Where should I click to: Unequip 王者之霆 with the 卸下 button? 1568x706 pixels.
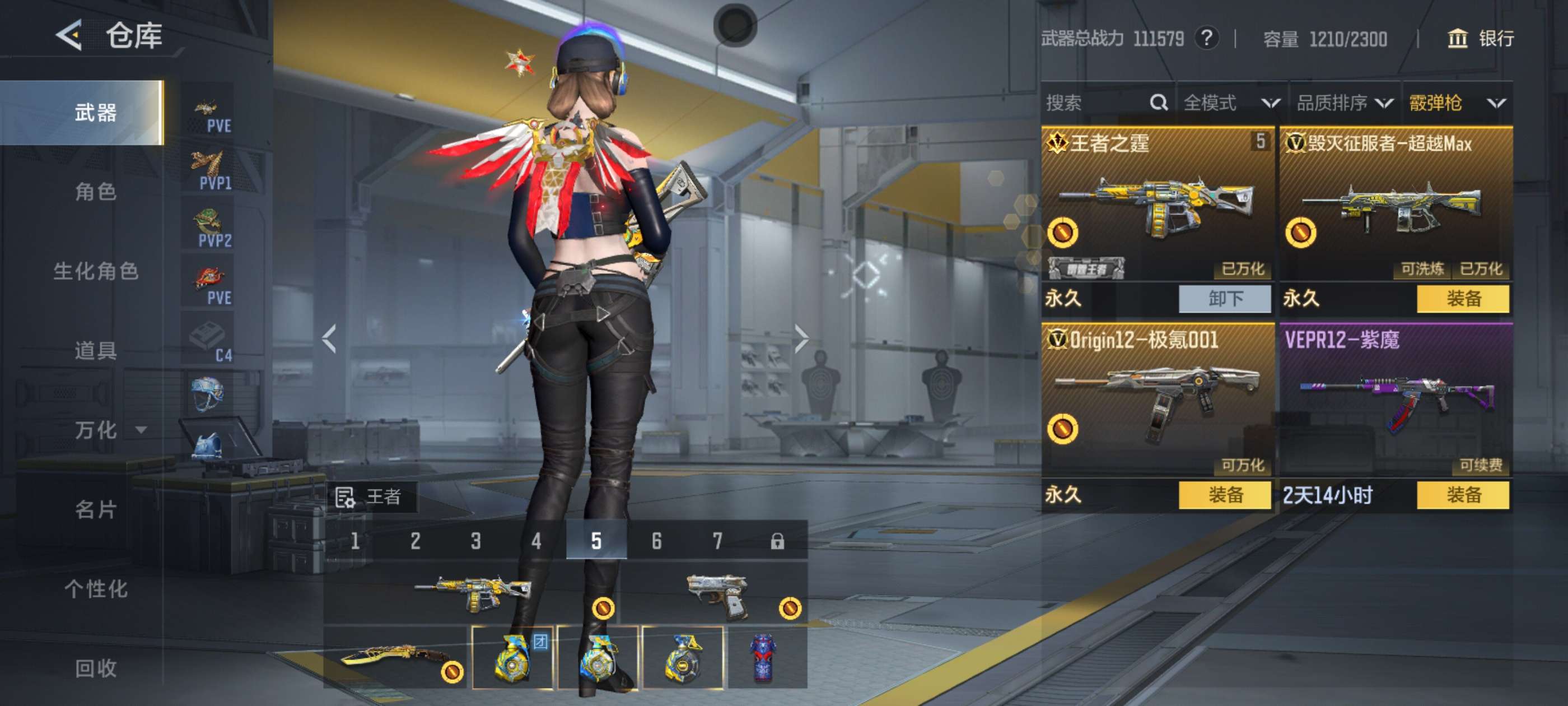coord(1225,299)
